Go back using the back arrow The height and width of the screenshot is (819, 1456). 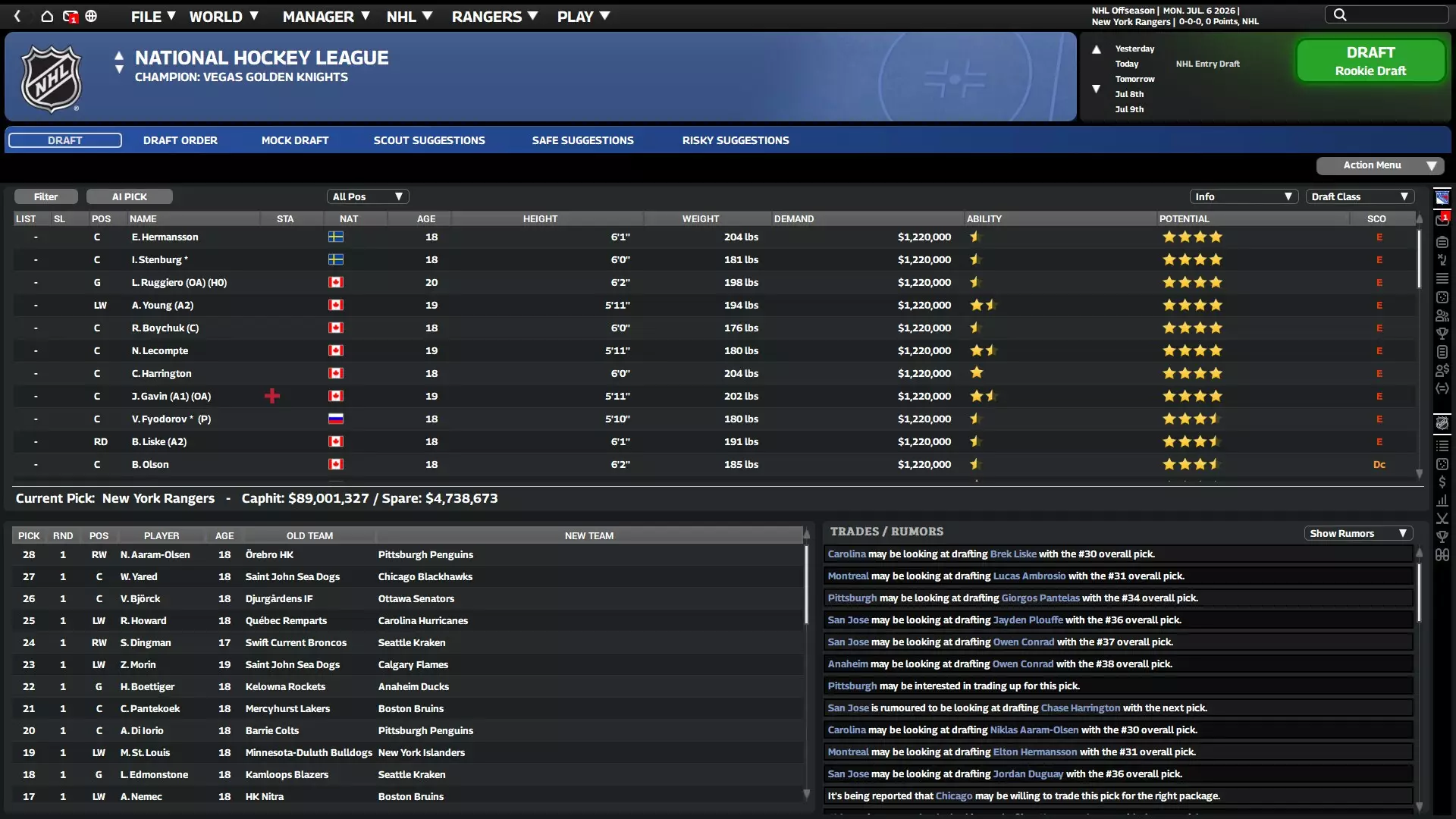pos(17,16)
